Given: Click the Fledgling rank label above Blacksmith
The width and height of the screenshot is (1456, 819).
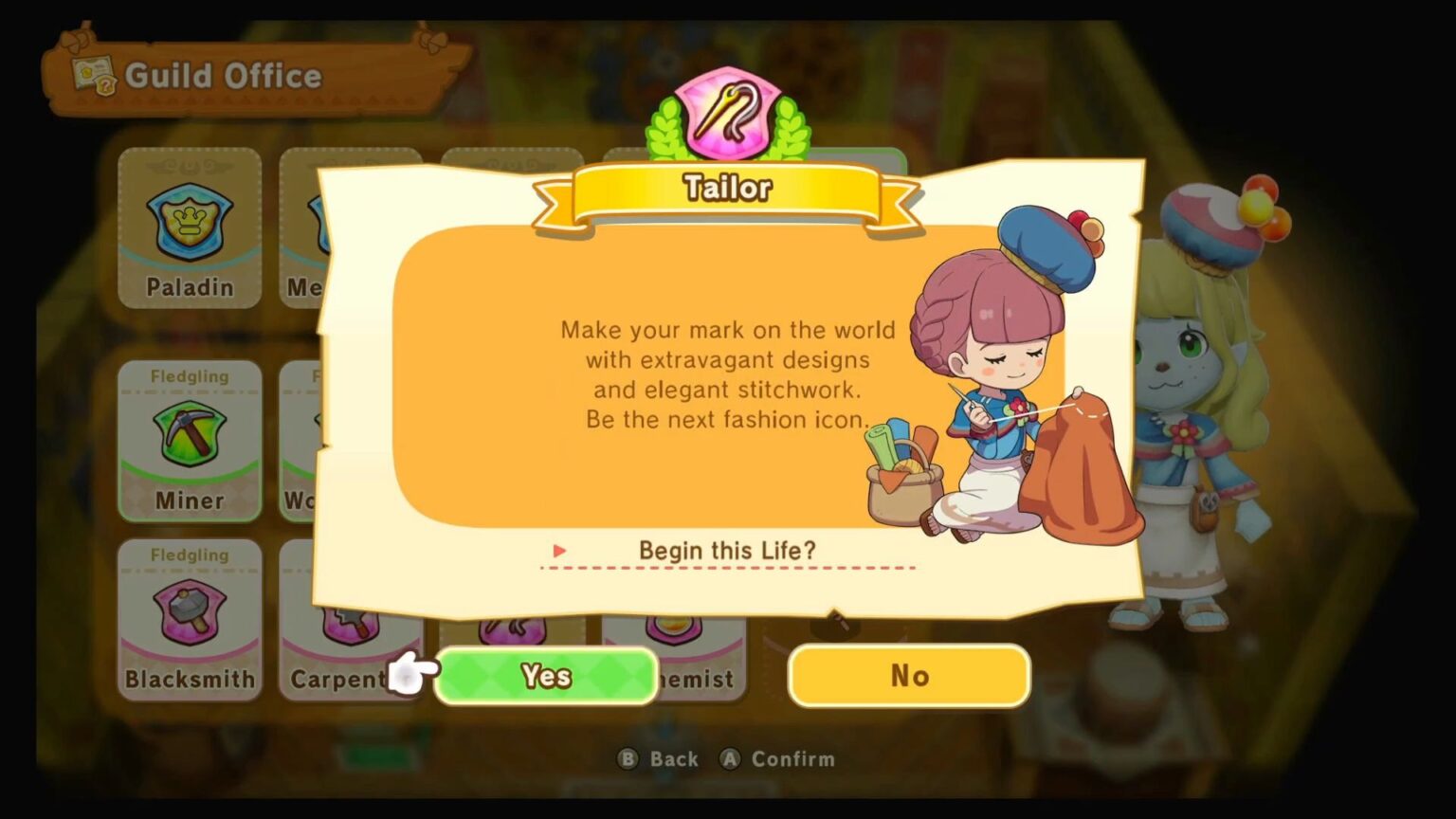Looking at the screenshot, I should [x=189, y=555].
